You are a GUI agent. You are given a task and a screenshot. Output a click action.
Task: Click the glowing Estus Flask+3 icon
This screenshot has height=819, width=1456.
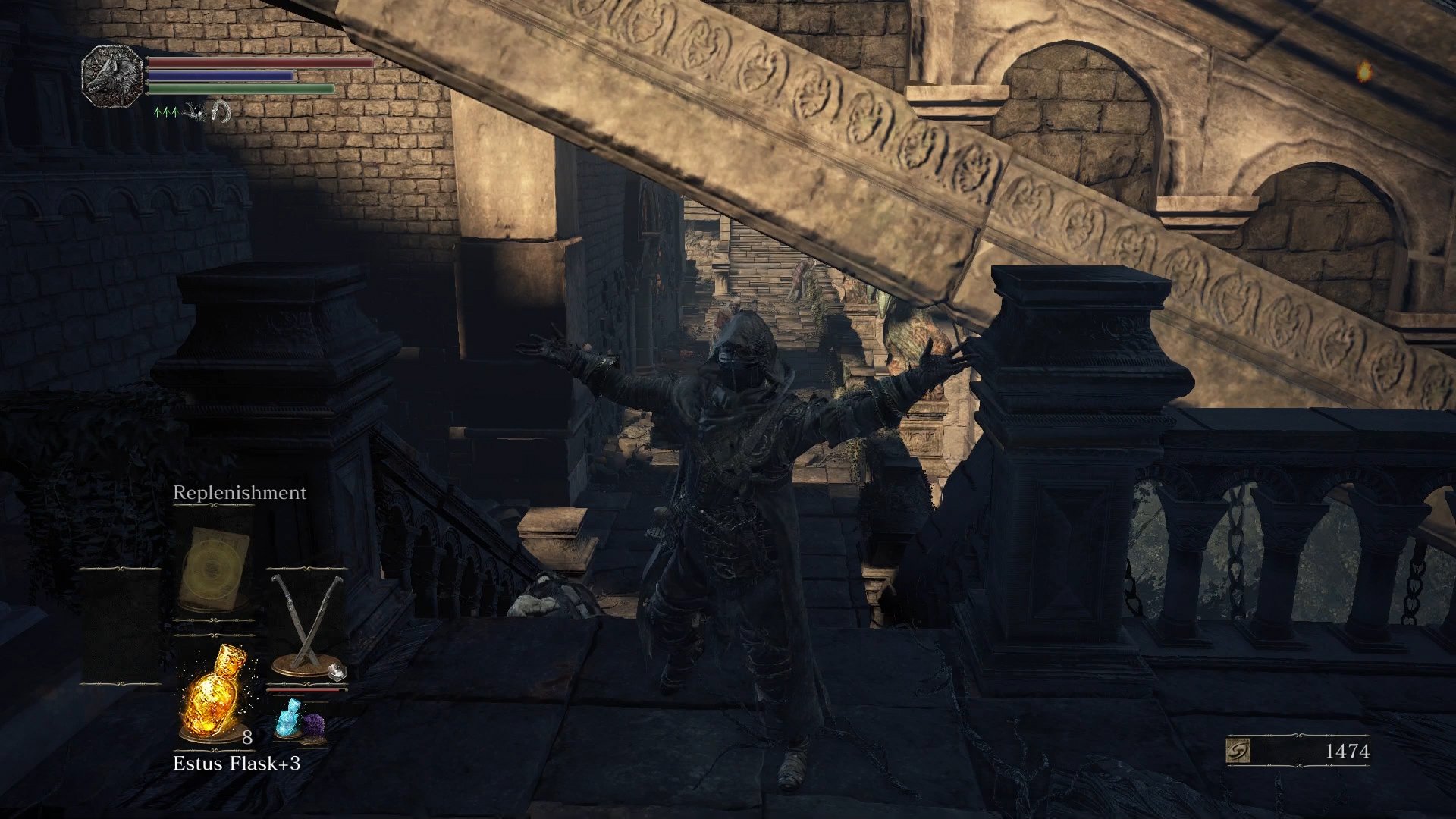[215, 694]
